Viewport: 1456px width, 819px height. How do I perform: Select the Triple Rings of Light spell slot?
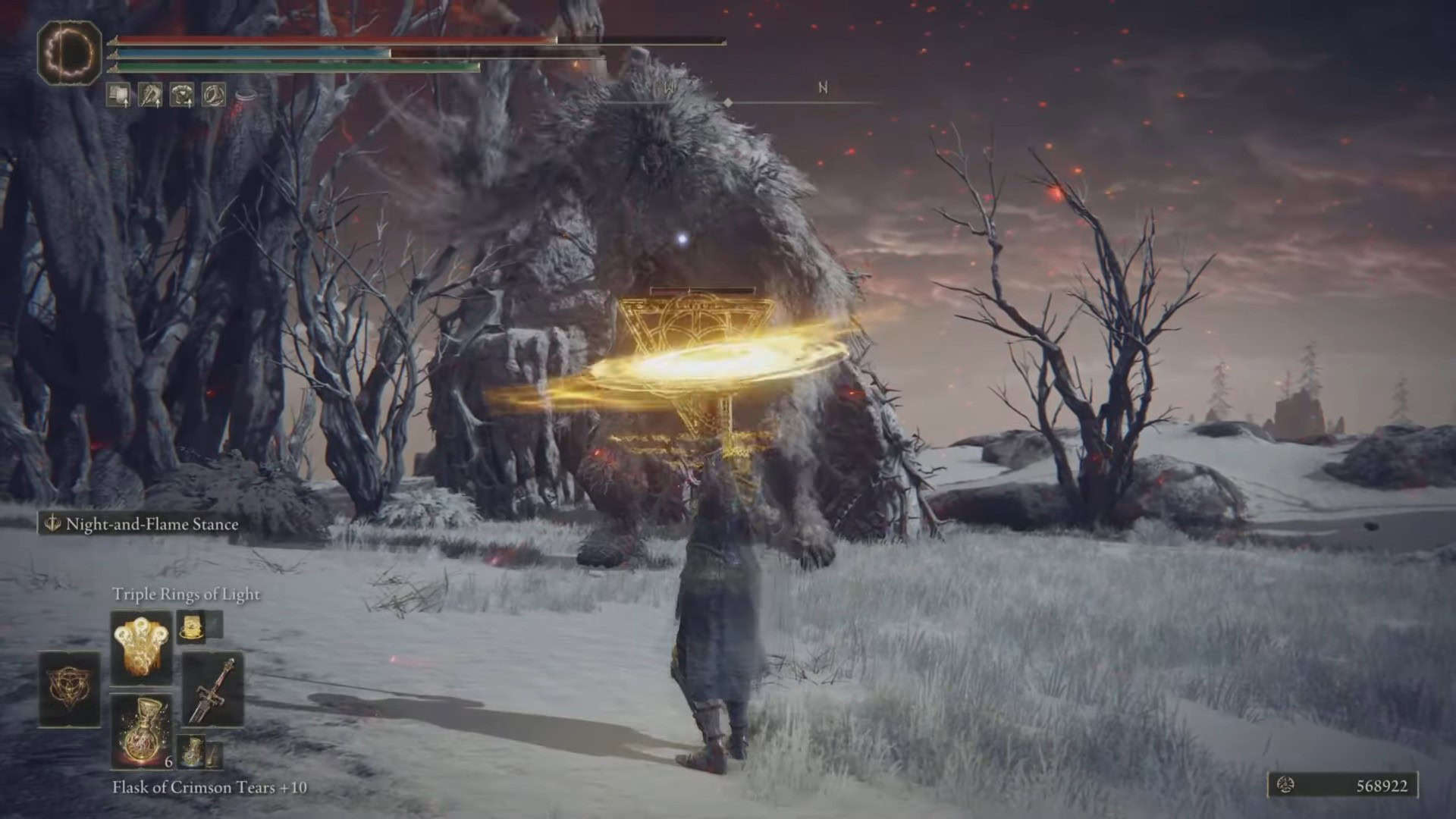142,648
